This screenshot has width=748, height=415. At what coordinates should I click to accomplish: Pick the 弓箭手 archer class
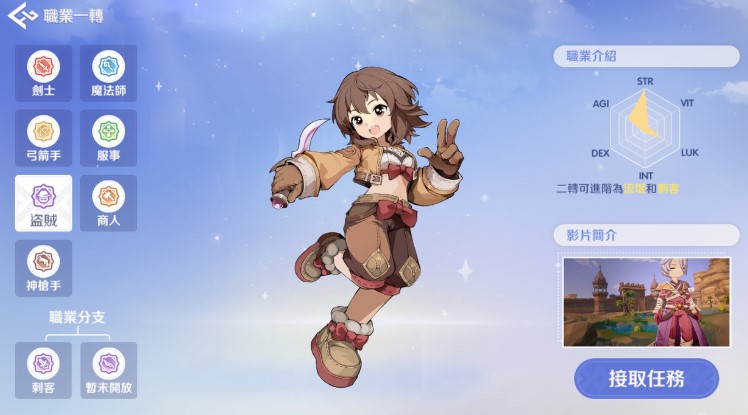[x=43, y=138]
